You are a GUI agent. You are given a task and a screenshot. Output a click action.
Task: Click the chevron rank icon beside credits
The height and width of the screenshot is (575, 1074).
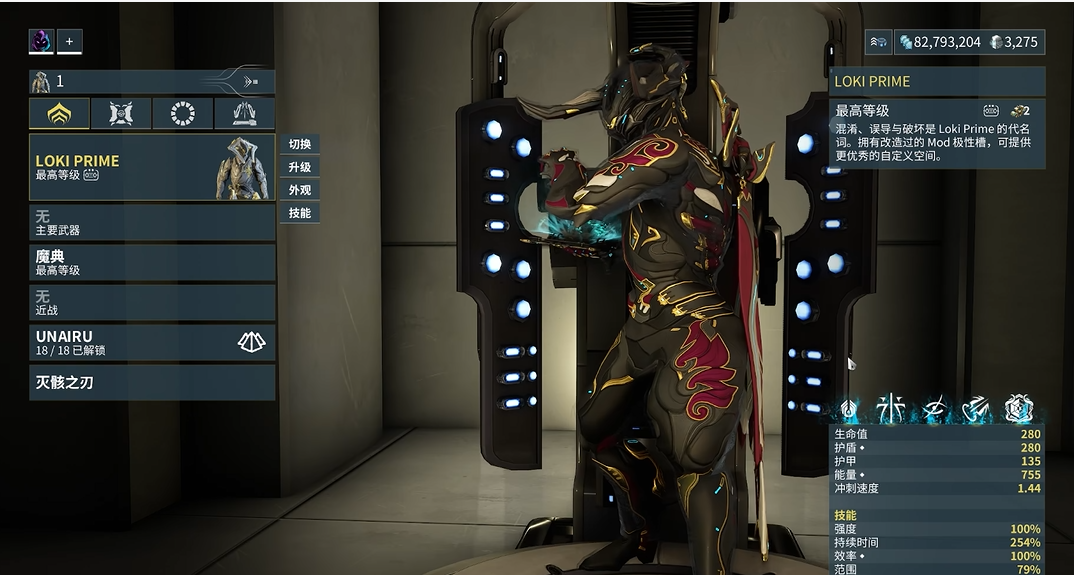(879, 42)
